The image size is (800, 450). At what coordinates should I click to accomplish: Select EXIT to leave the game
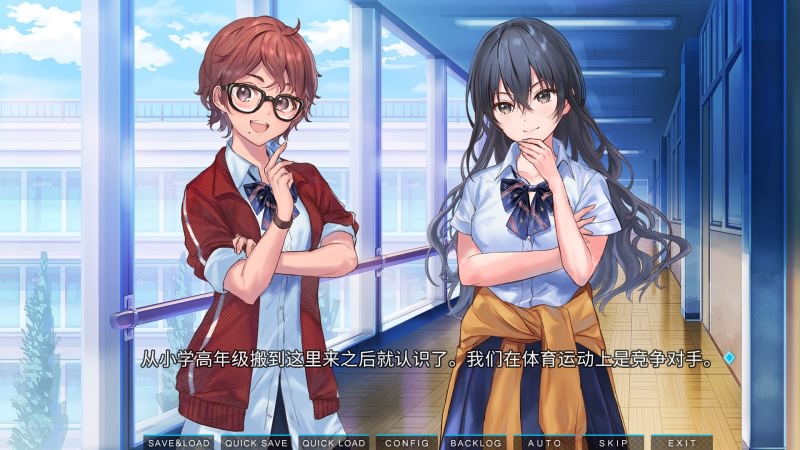point(682,442)
